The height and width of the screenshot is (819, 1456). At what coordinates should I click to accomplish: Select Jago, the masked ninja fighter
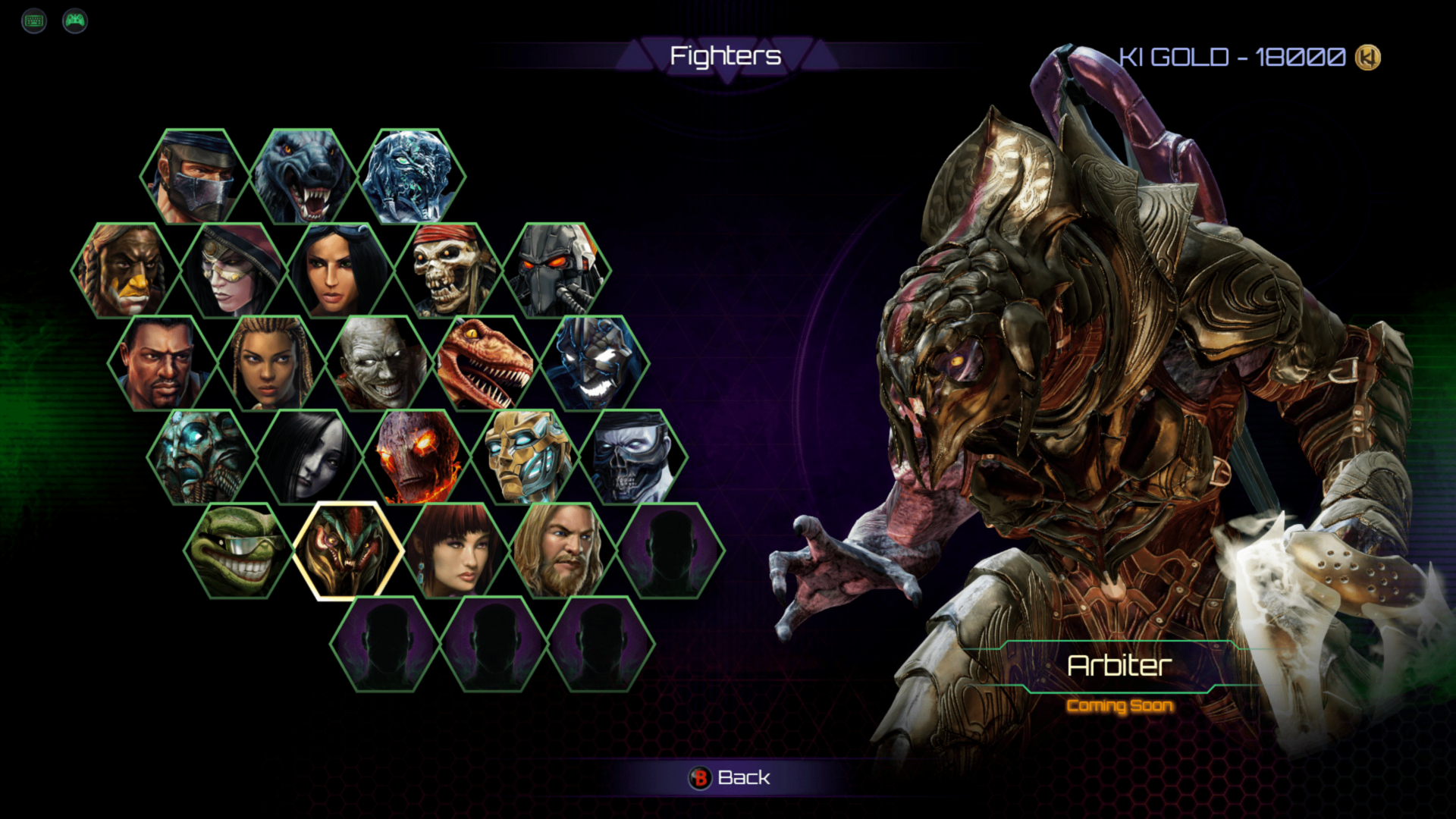point(194,177)
